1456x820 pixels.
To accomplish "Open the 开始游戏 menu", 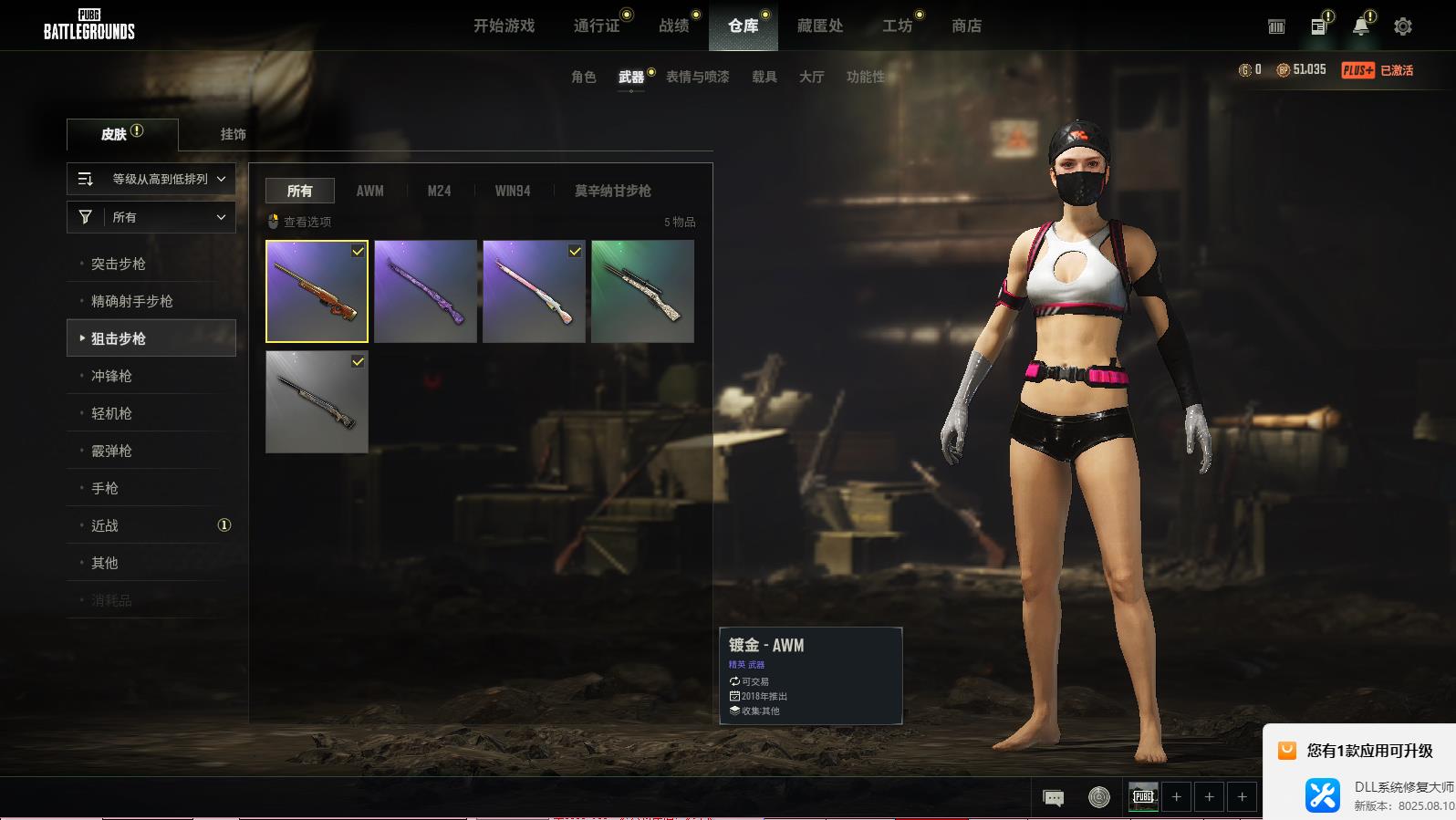I will (x=504, y=26).
